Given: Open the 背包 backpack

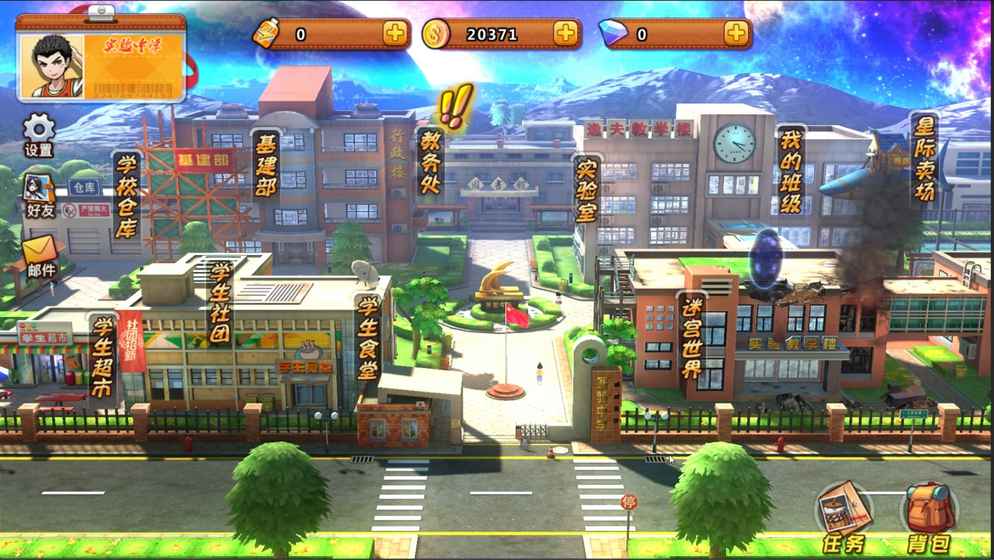Looking at the screenshot, I should coord(929,518).
